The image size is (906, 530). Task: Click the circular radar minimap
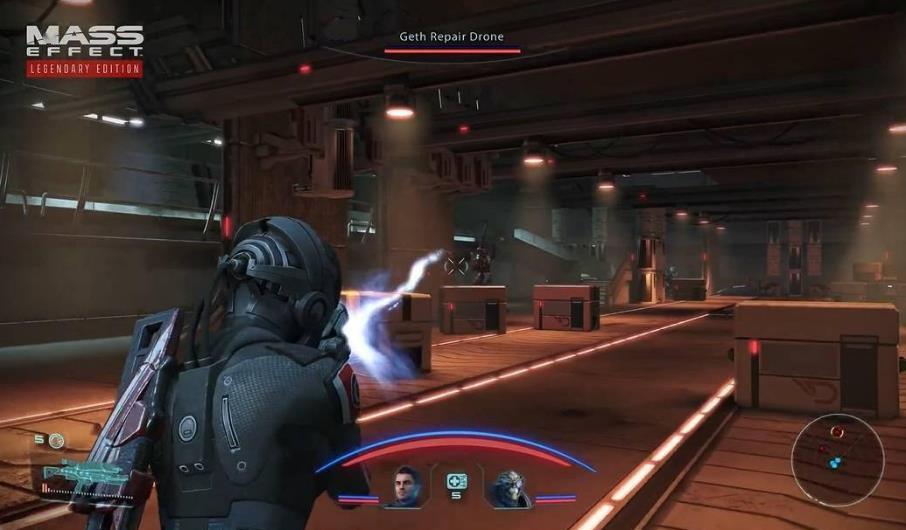click(x=837, y=460)
